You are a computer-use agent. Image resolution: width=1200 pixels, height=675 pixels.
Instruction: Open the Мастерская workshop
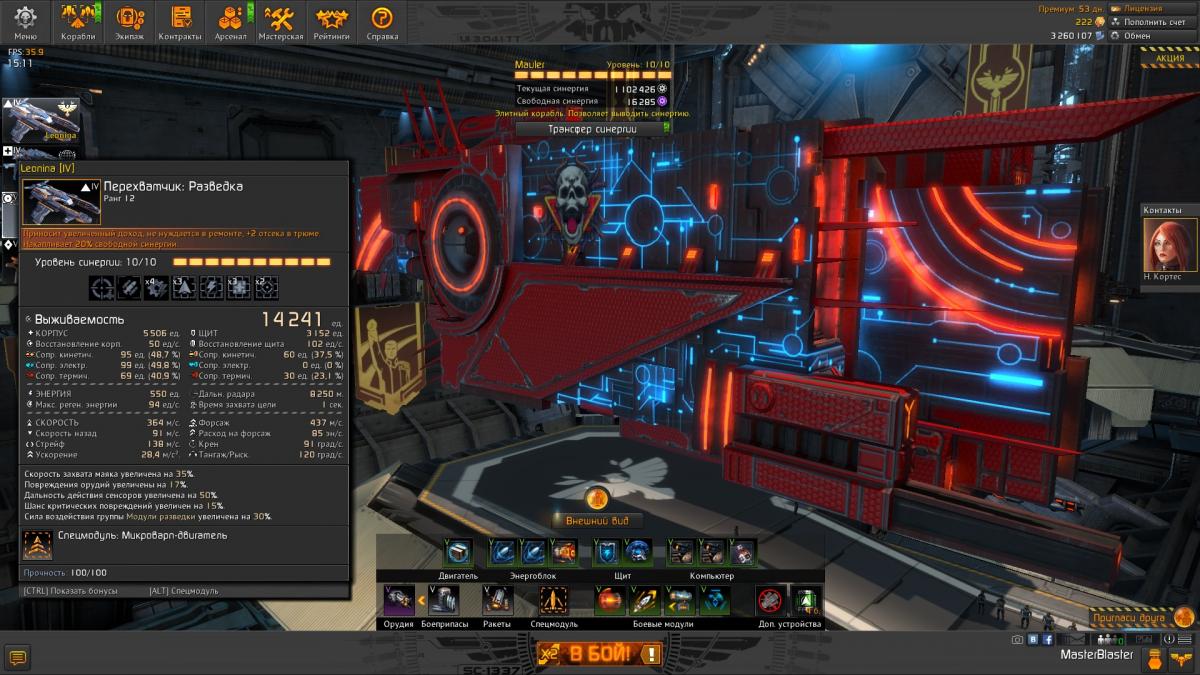point(281,22)
